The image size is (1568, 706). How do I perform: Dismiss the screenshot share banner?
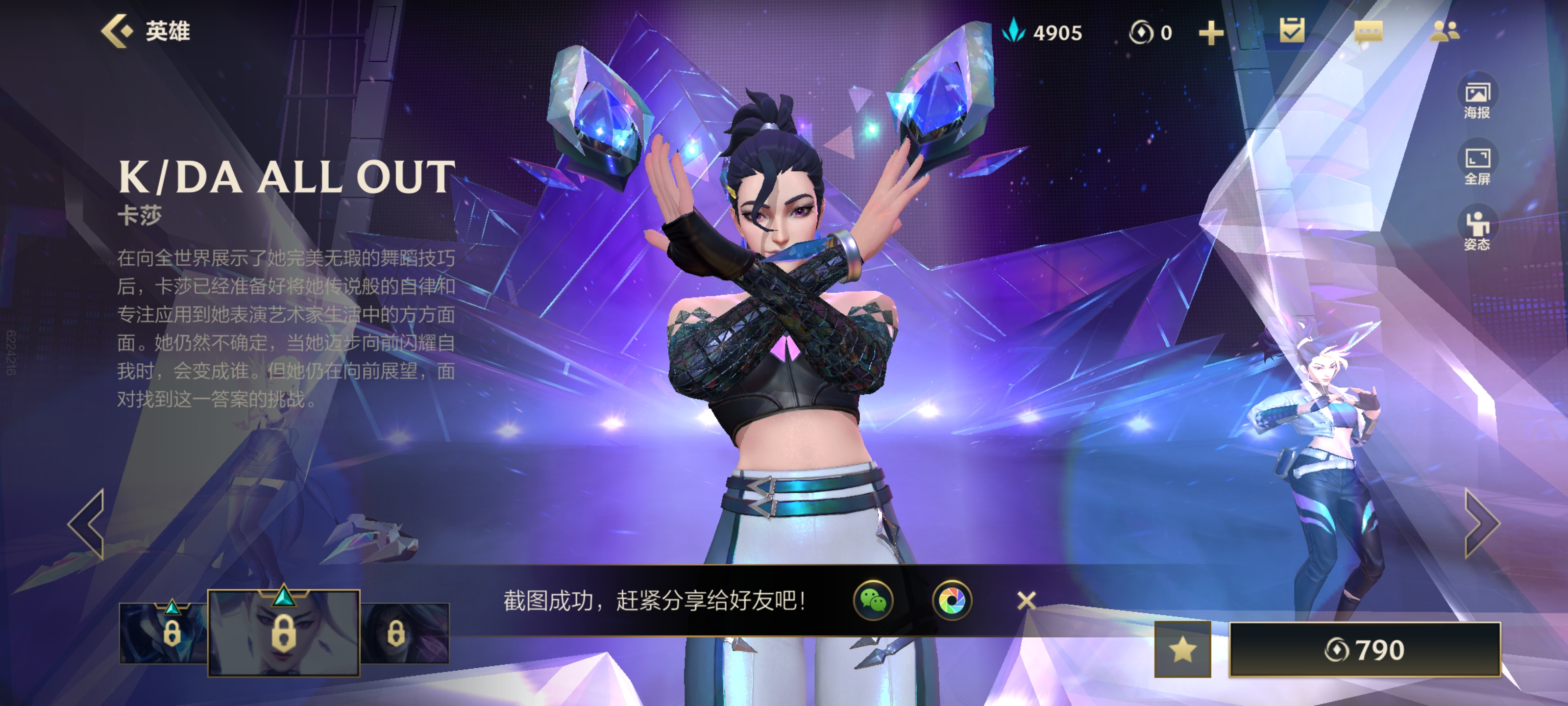[x=1026, y=601]
